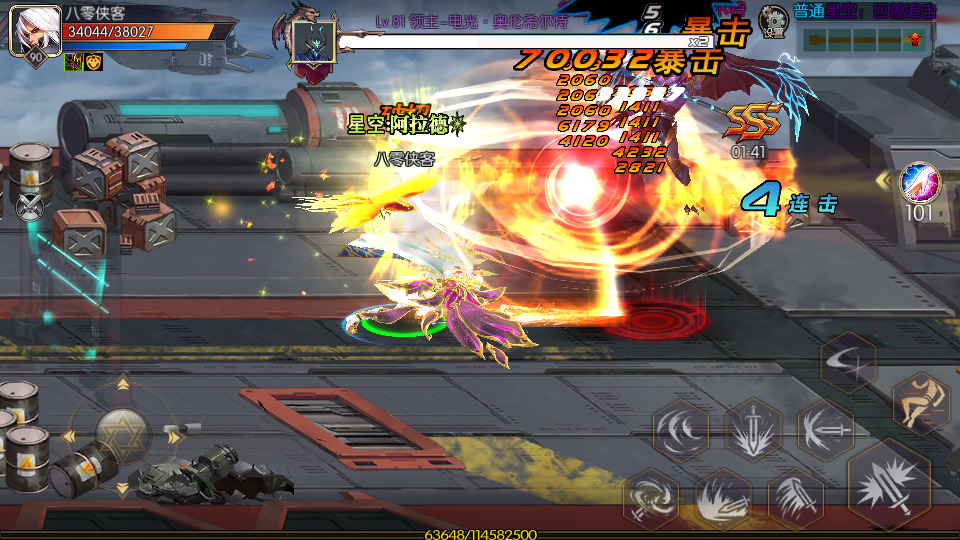
Task: Trigger the crescent slash skill
Action: coord(848,361)
